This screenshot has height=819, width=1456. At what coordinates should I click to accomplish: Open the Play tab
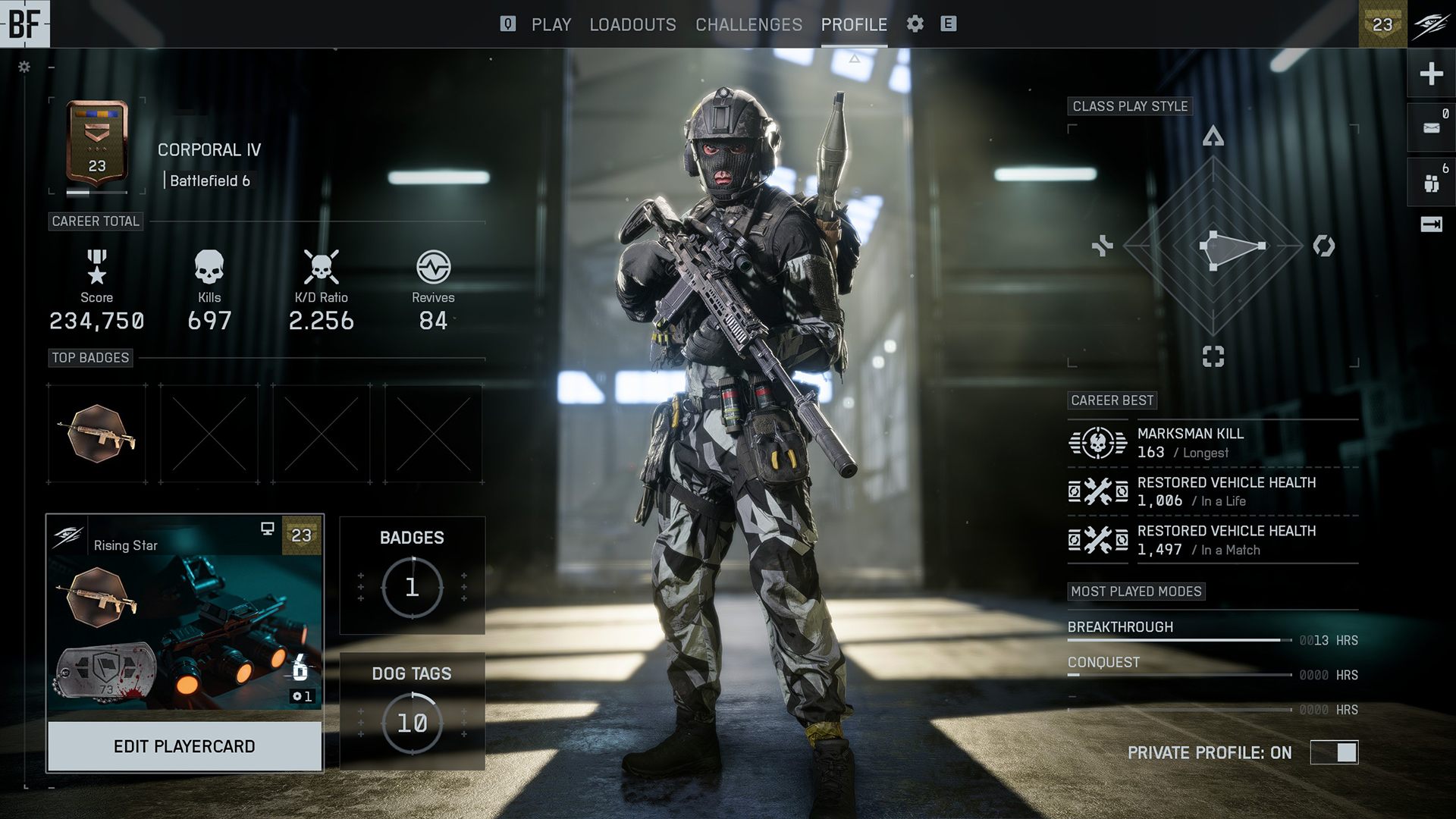coord(551,24)
